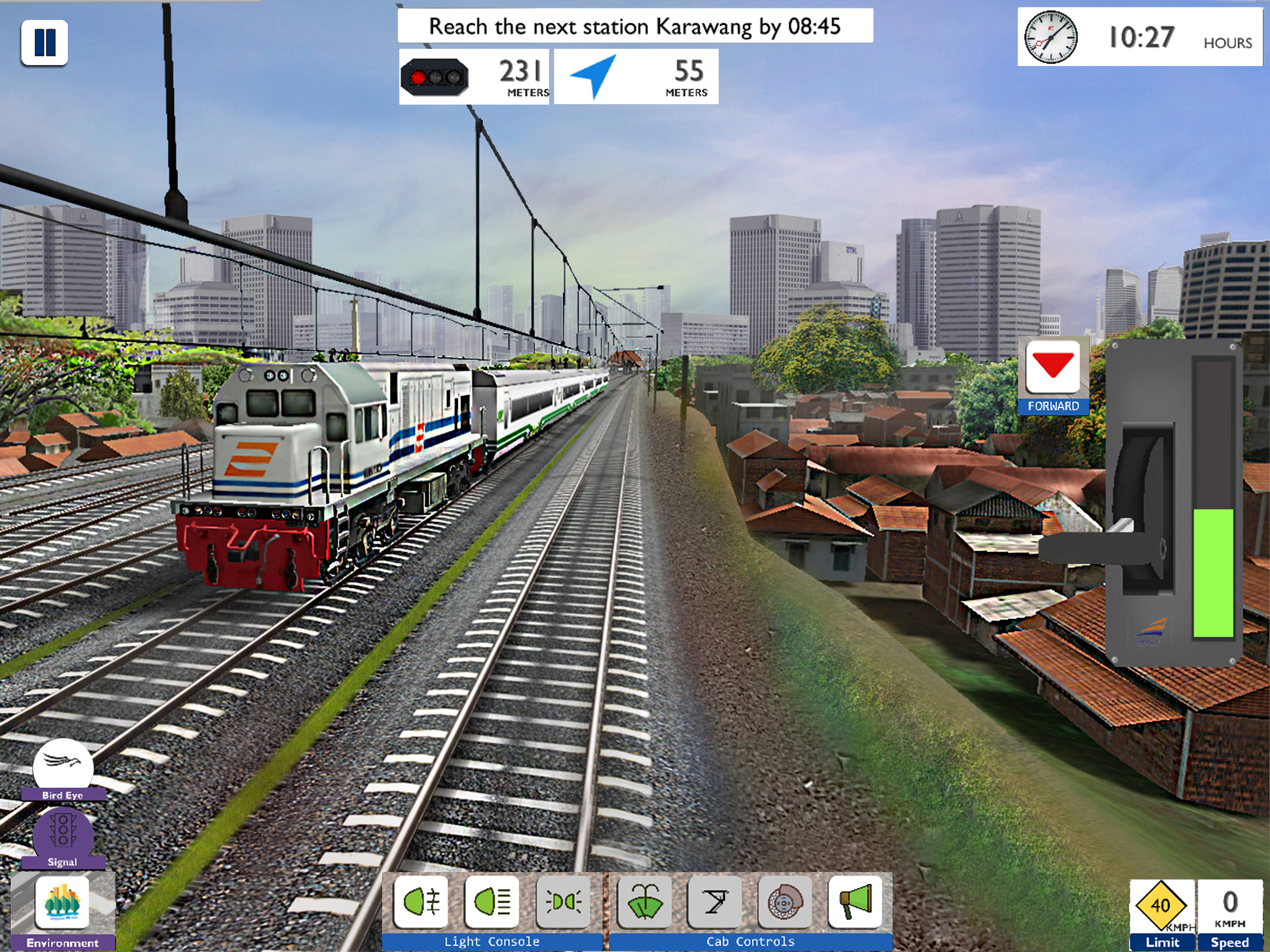Viewport: 1270px width, 952px height.
Task: Pause the game with the pause button
Action: [x=44, y=42]
